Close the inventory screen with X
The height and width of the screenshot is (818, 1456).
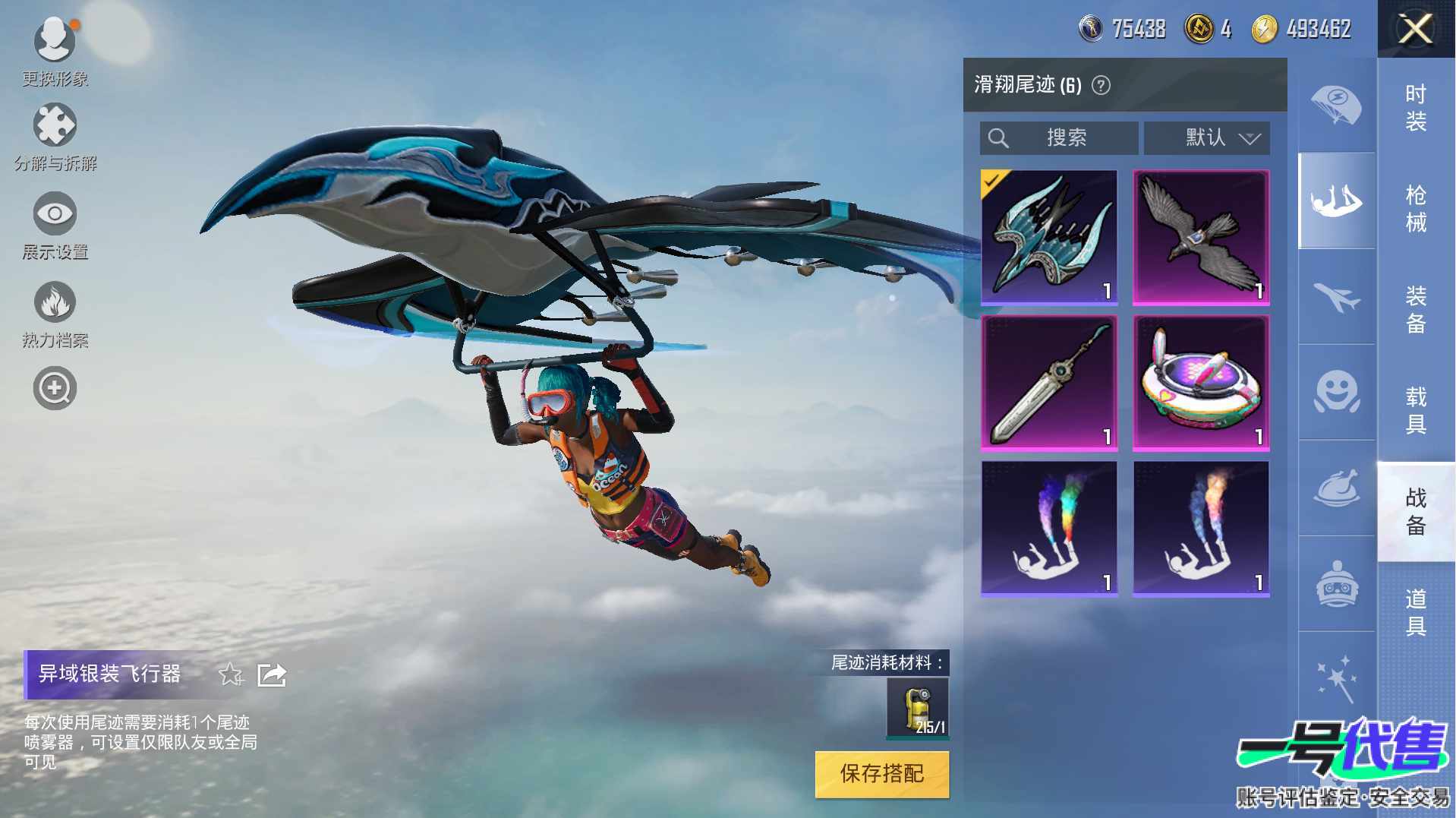(x=1415, y=30)
